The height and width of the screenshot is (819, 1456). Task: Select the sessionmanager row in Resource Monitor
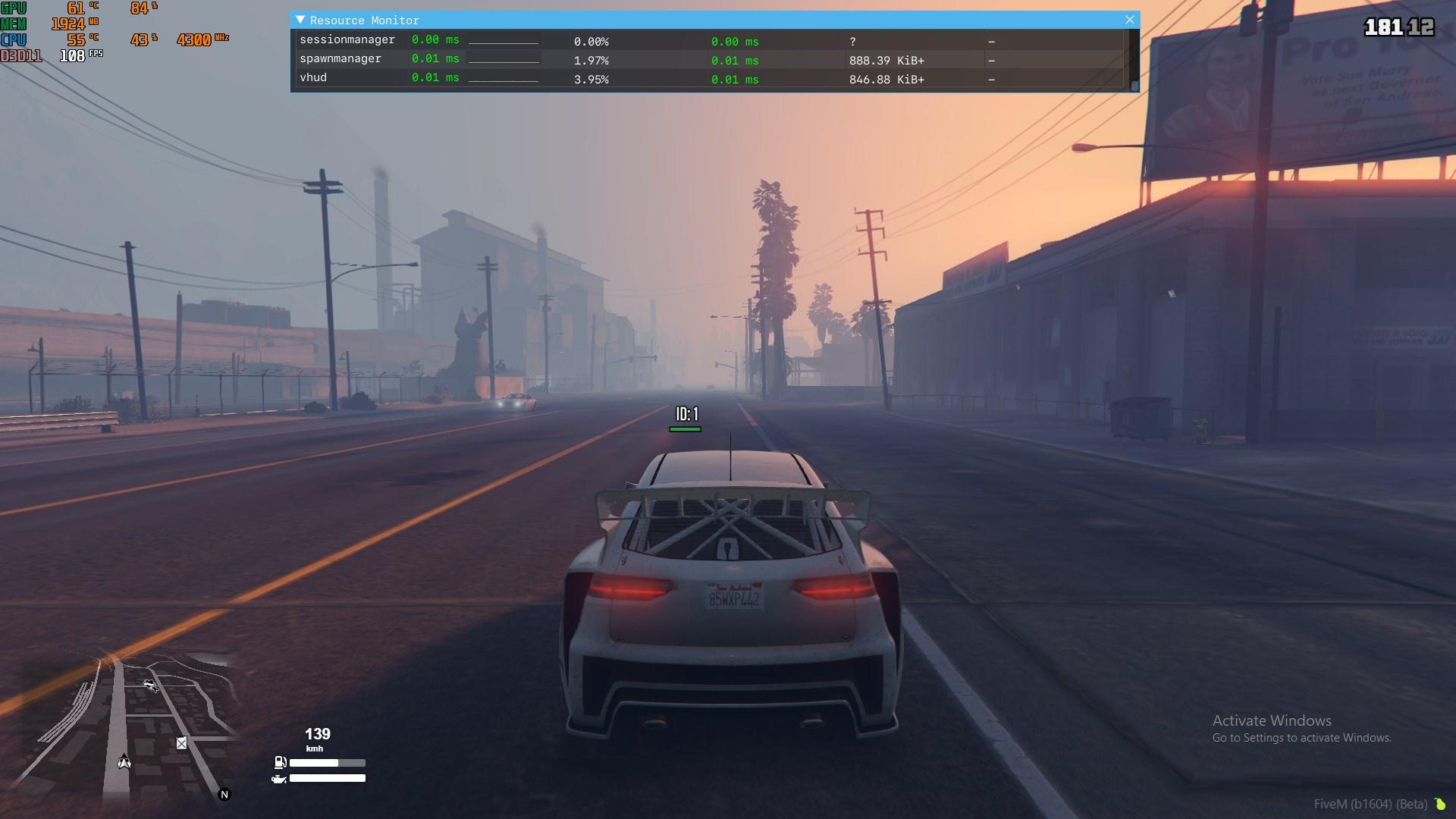(x=347, y=39)
